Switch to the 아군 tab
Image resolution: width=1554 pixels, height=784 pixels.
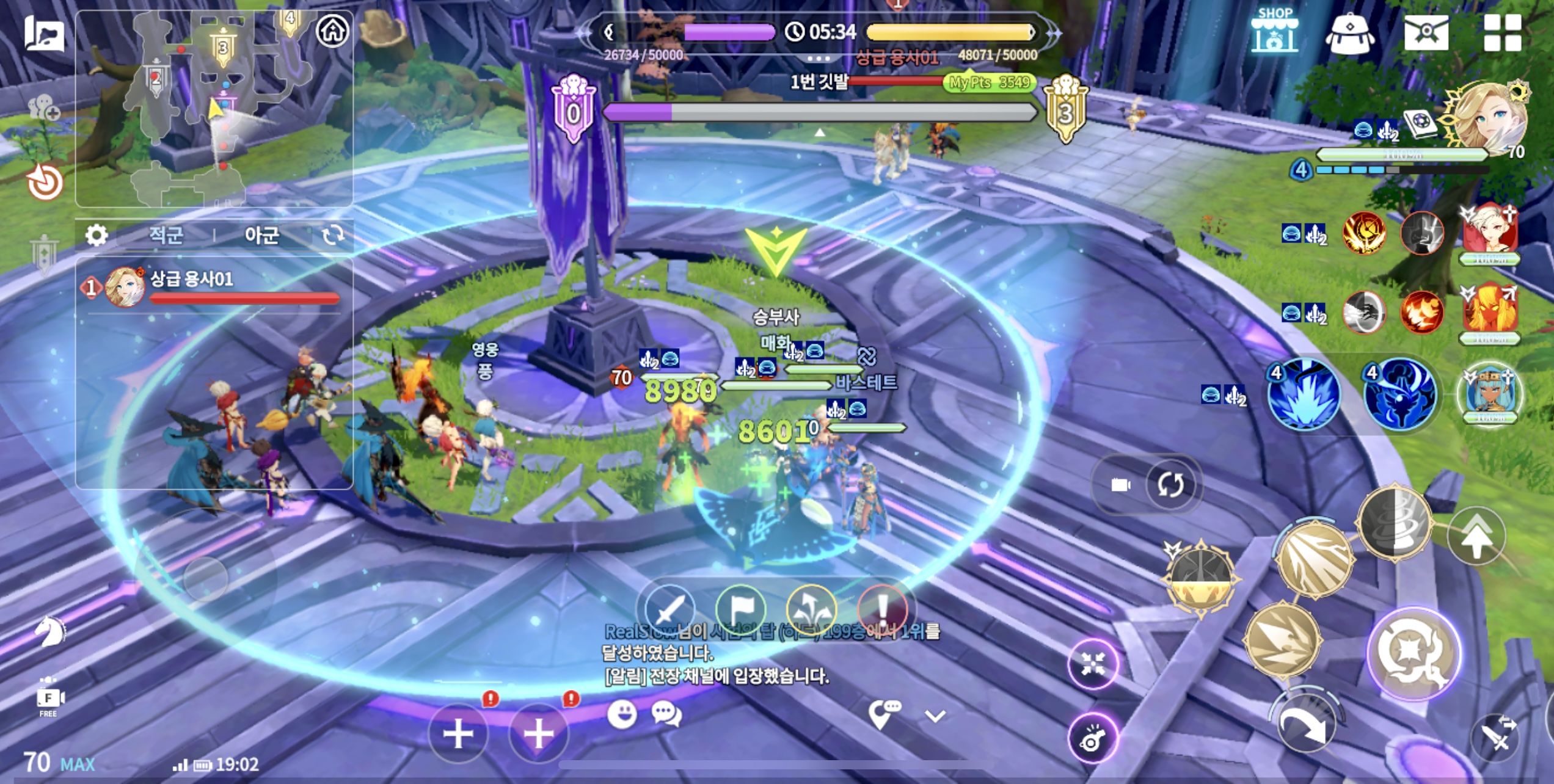[x=261, y=235]
